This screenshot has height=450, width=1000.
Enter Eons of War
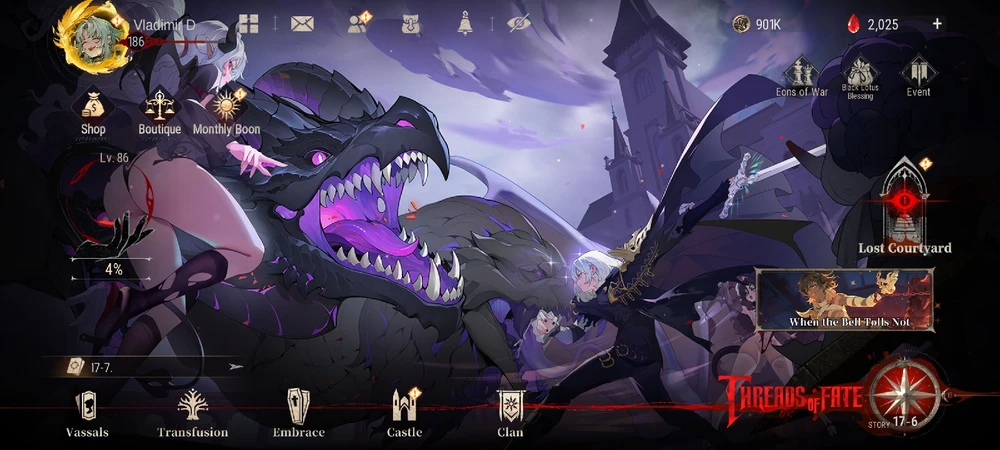pyautogui.click(x=802, y=77)
